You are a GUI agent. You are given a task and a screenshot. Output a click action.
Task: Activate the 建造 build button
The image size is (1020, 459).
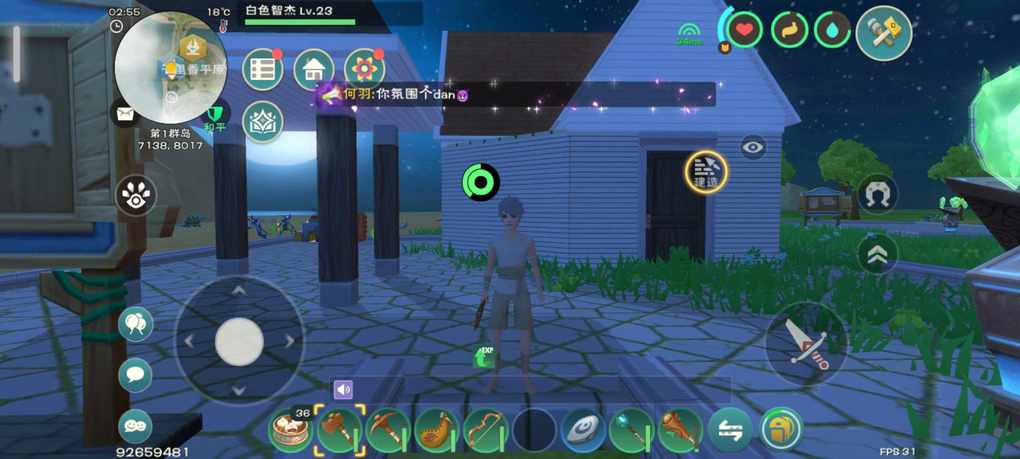[x=706, y=172]
